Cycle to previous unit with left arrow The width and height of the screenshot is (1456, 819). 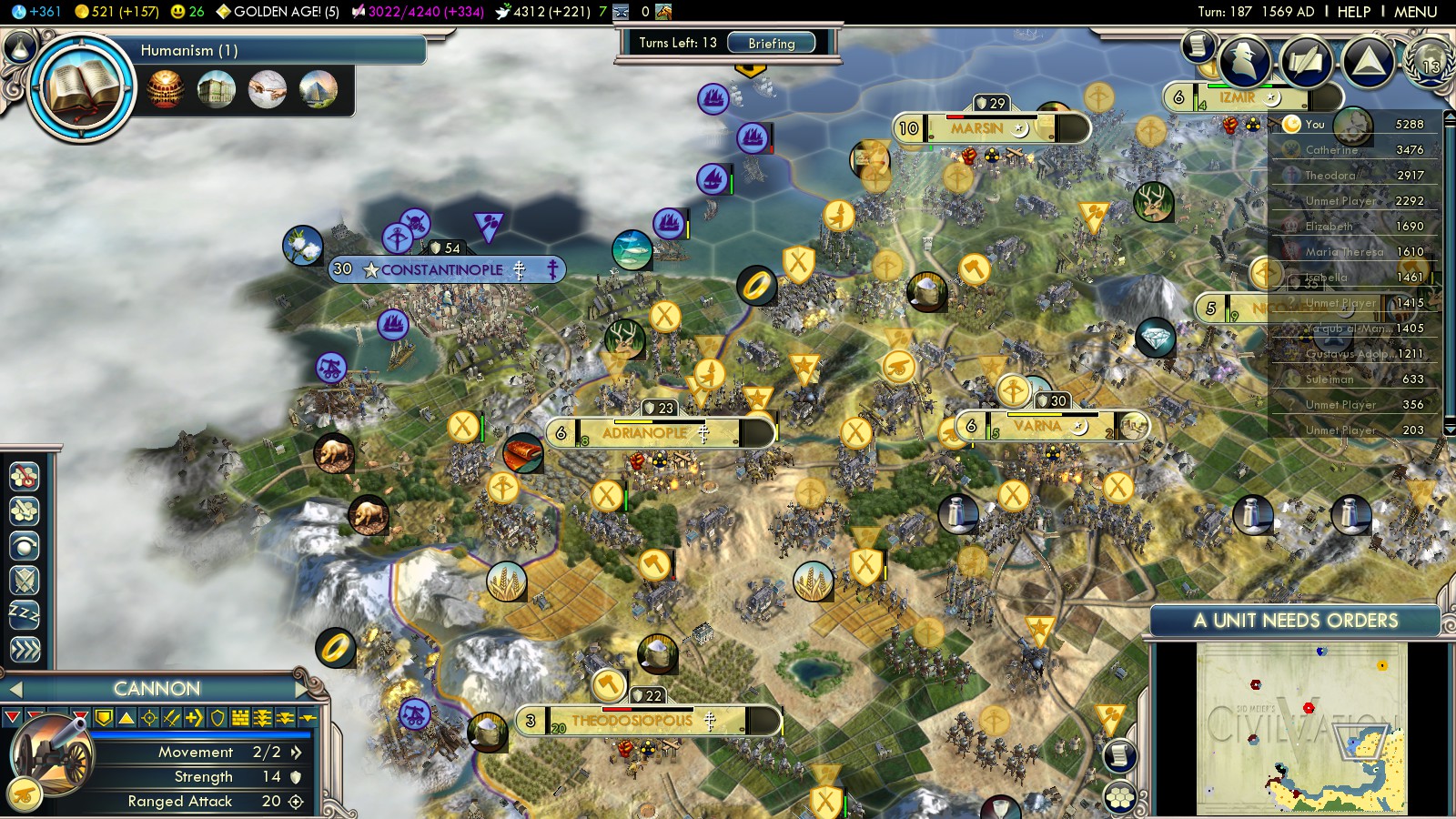[x=15, y=689]
